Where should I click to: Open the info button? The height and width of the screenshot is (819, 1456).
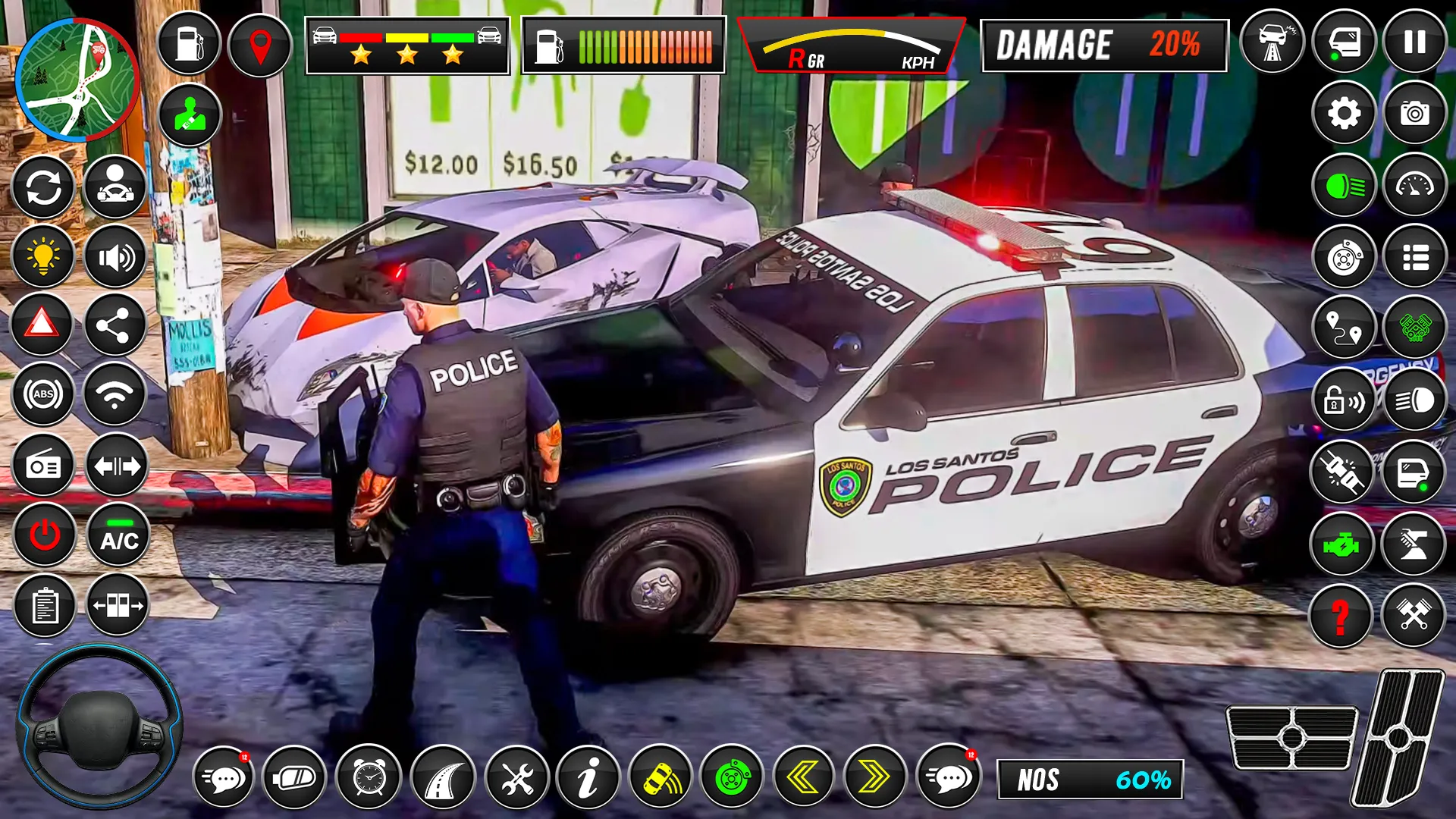(x=588, y=777)
